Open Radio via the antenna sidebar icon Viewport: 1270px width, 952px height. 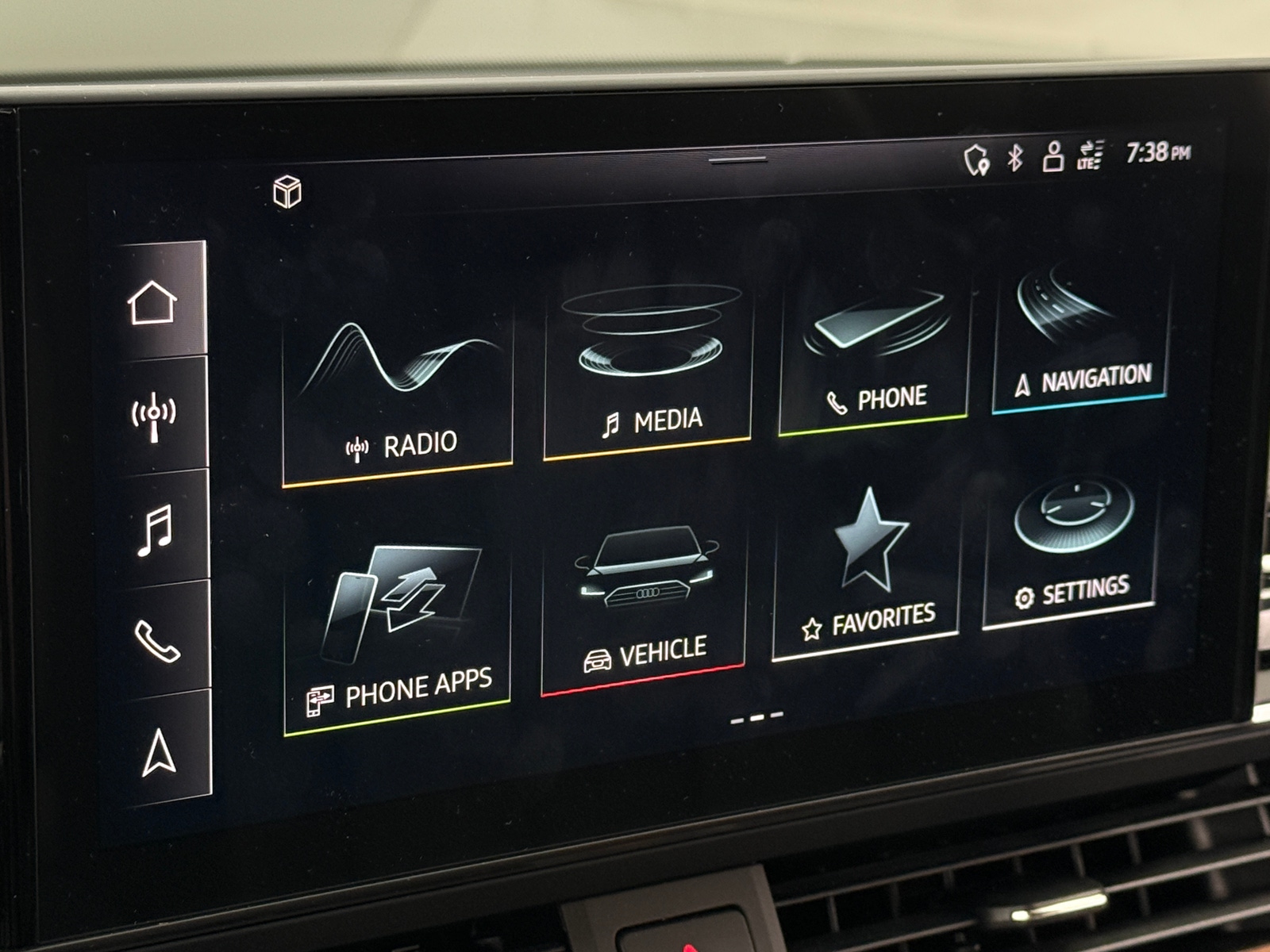(152, 416)
